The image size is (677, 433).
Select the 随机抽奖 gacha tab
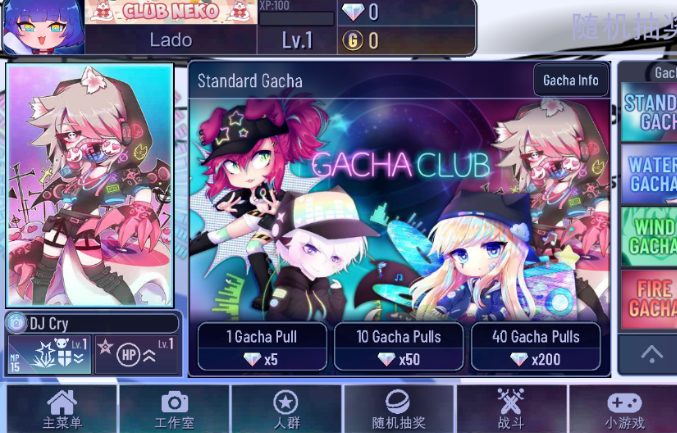point(398,410)
